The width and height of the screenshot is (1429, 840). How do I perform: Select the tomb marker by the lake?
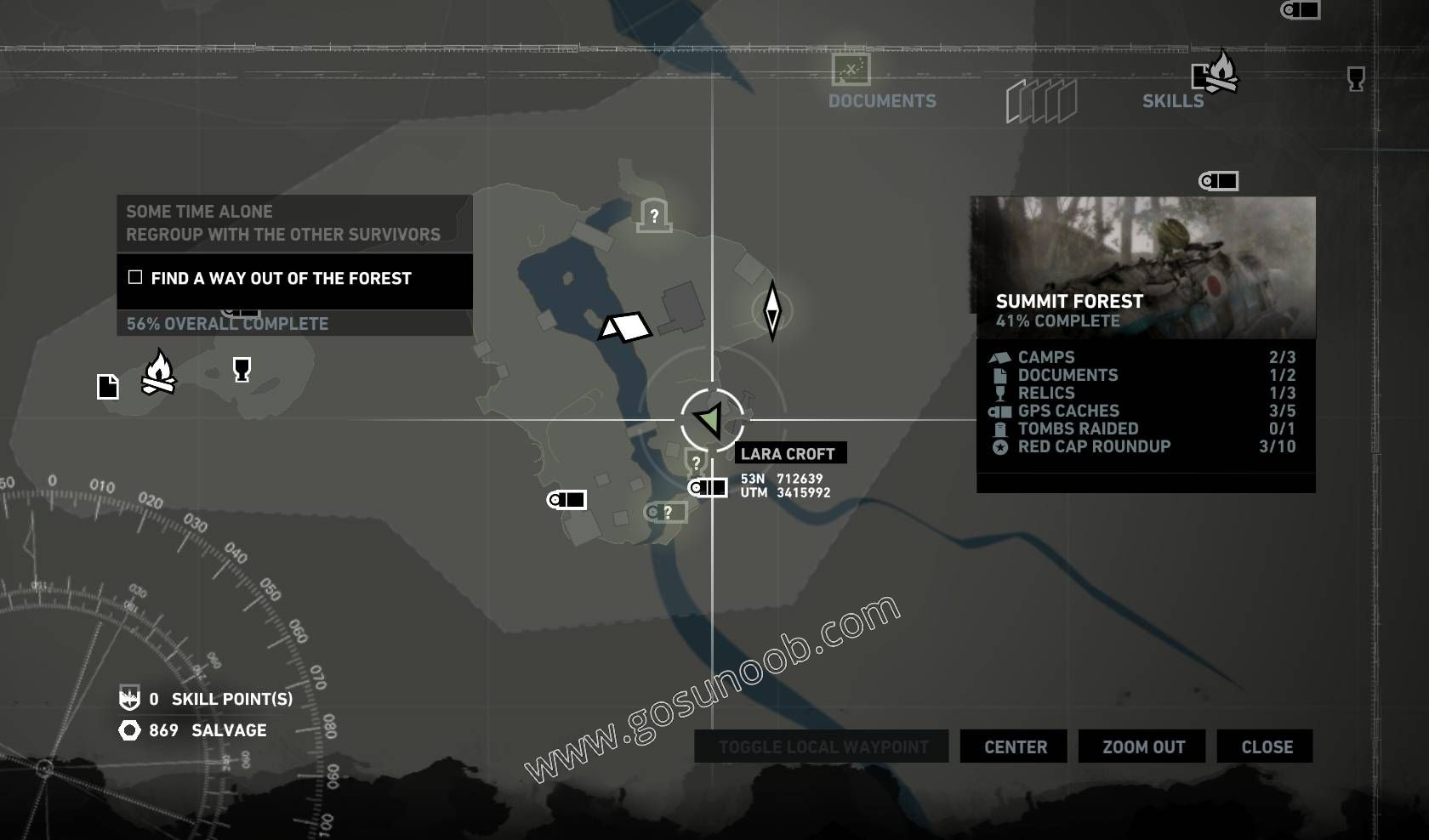click(654, 215)
